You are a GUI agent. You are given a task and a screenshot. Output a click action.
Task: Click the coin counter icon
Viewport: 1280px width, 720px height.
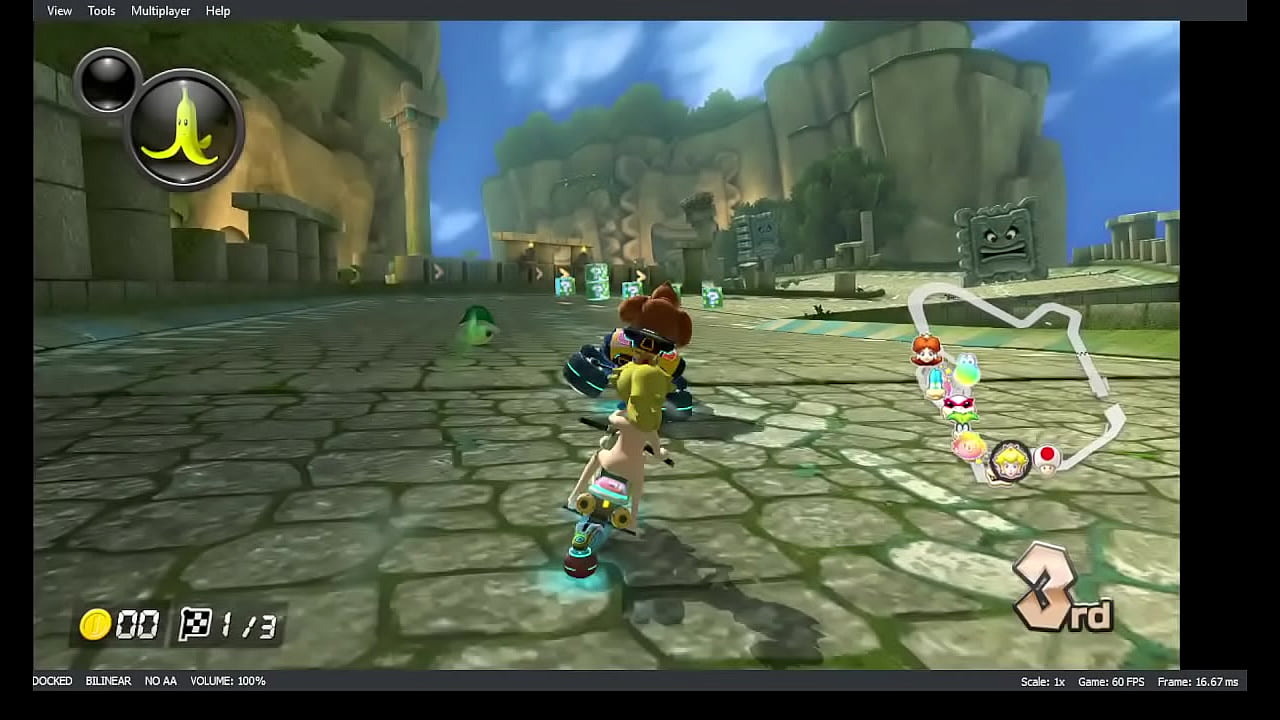96,625
